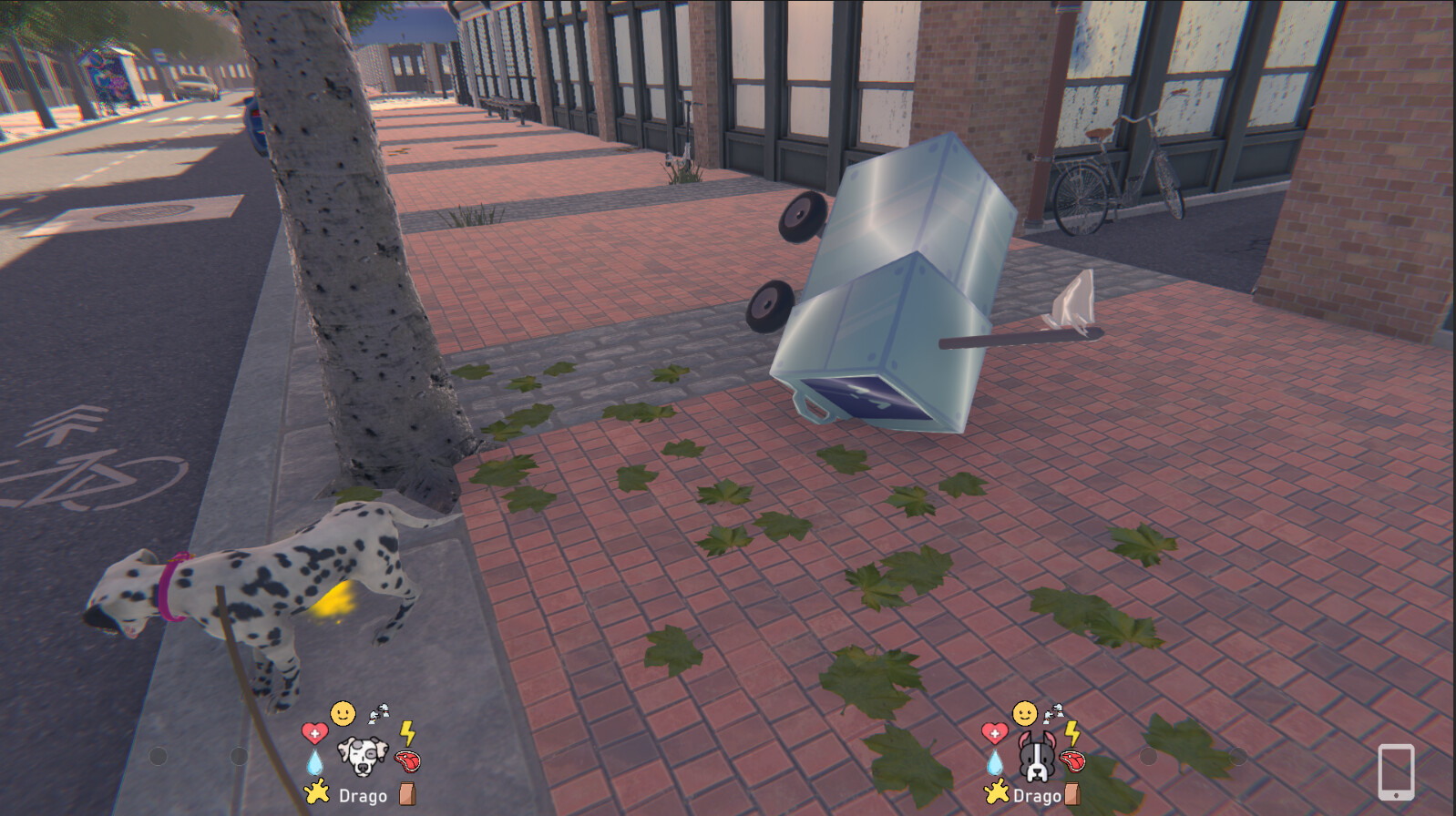Click the water-drop thirst icon near the Dalmatian portrait
This screenshot has height=816, width=1456.
click(313, 760)
